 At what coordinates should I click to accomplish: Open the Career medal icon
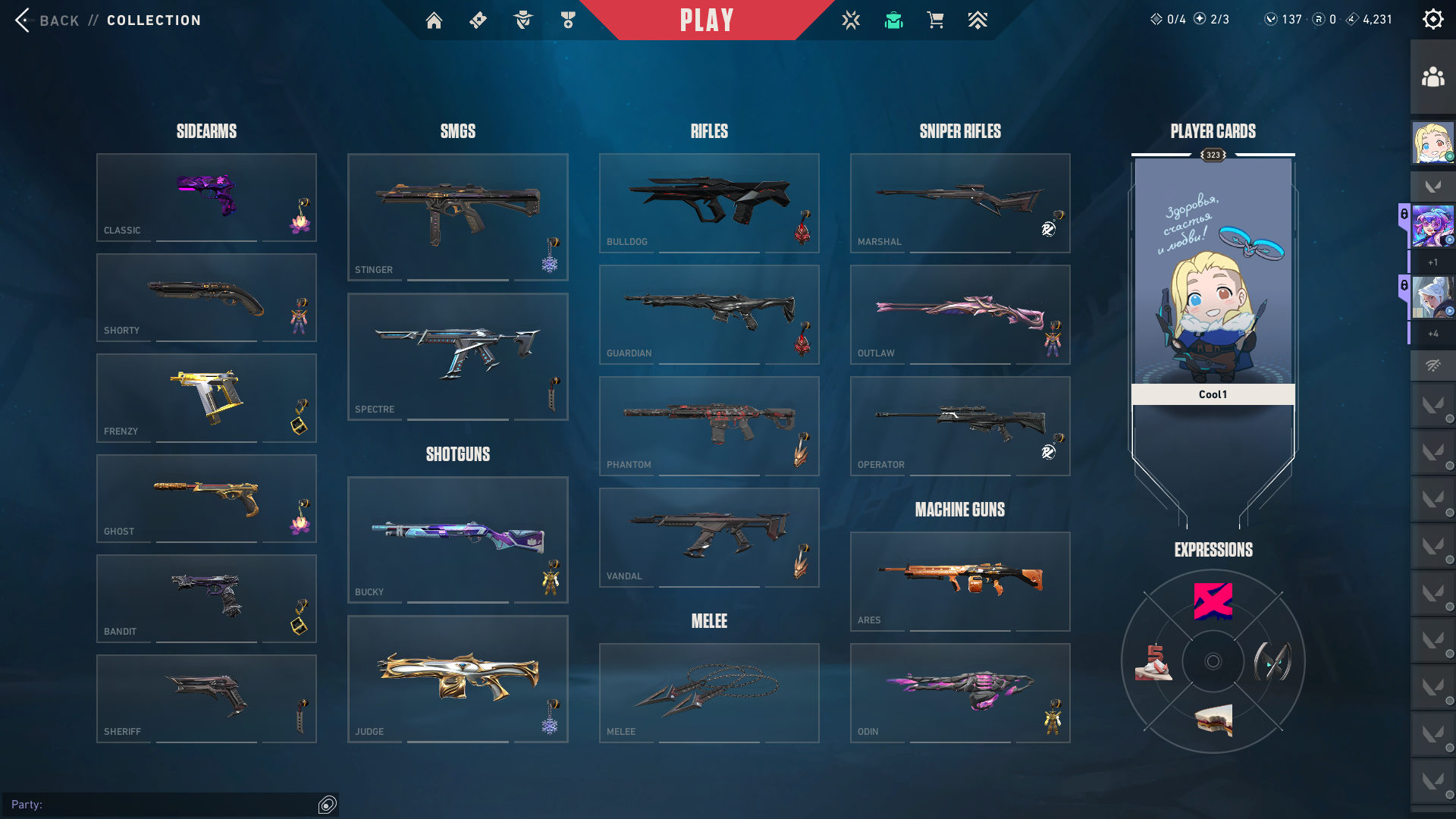click(566, 20)
